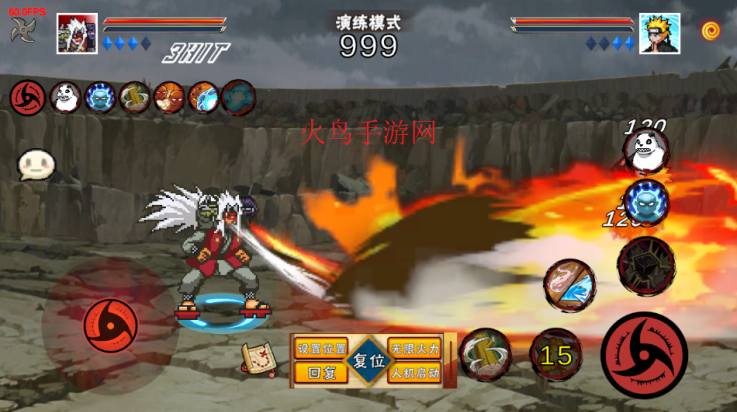Use the large Sharingan attack button
Viewport: 737px width, 412px height.
click(x=645, y=354)
